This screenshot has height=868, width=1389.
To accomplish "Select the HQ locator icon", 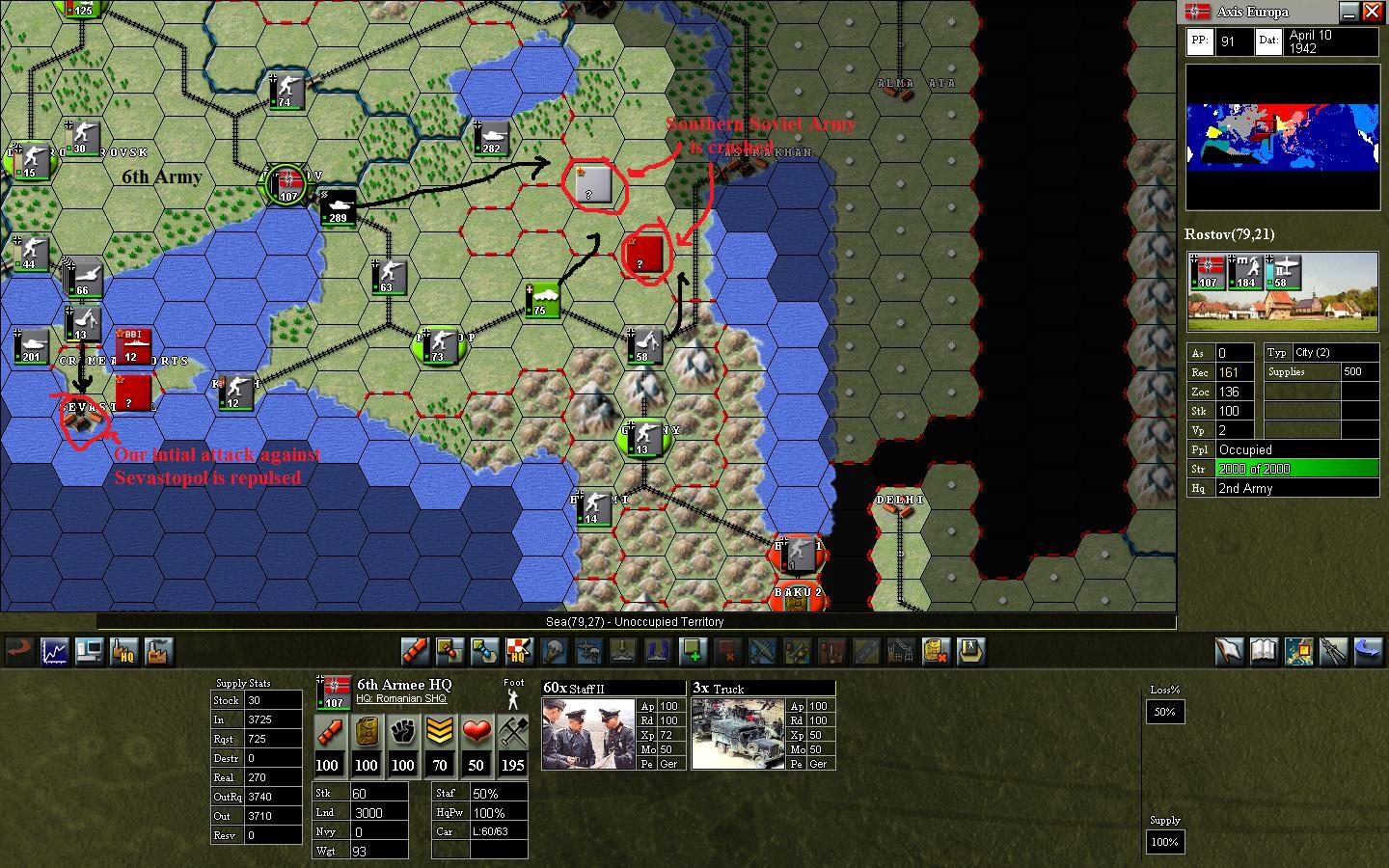I will pos(123,651).
